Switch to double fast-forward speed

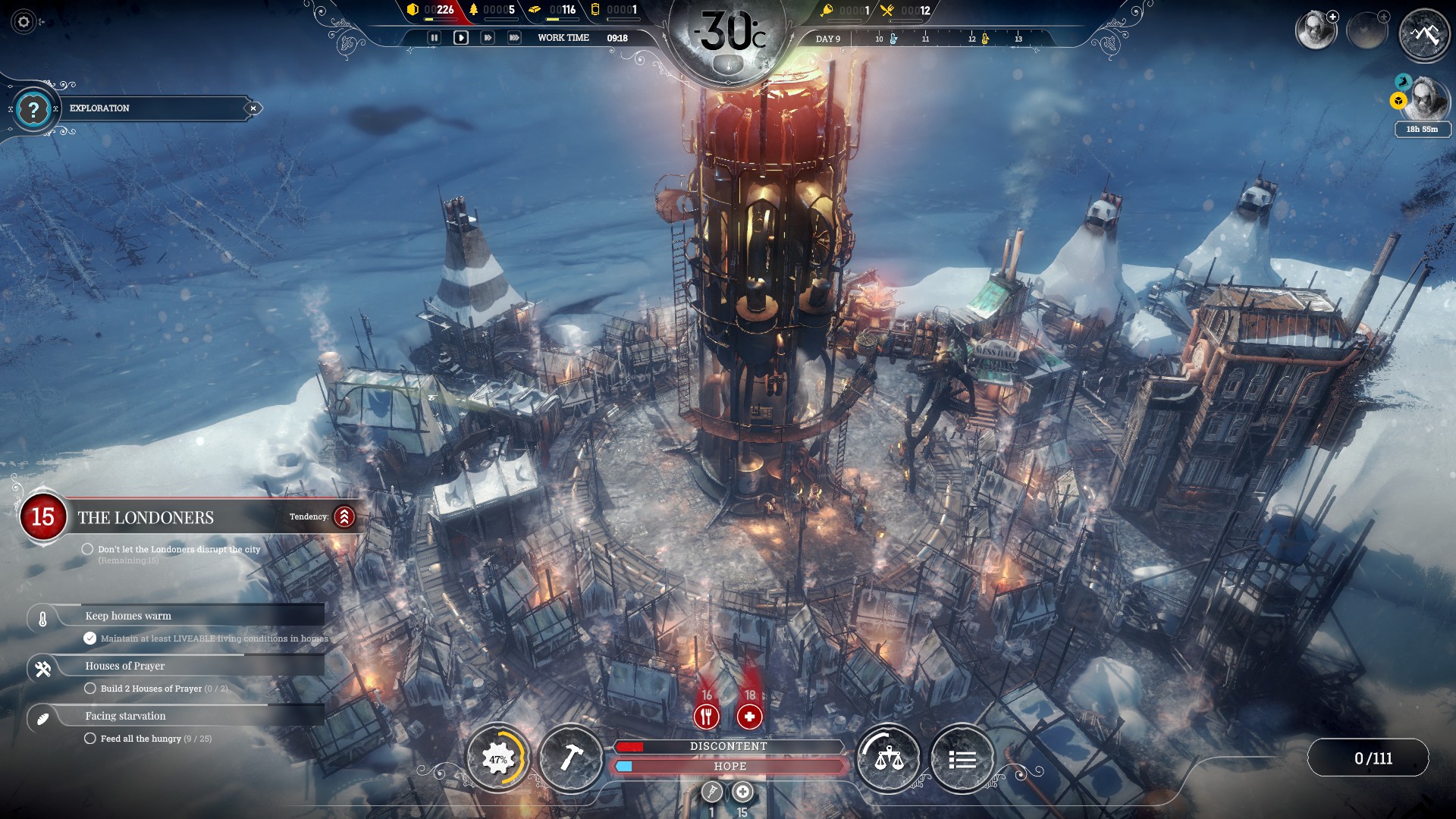[x=488, y=38]
